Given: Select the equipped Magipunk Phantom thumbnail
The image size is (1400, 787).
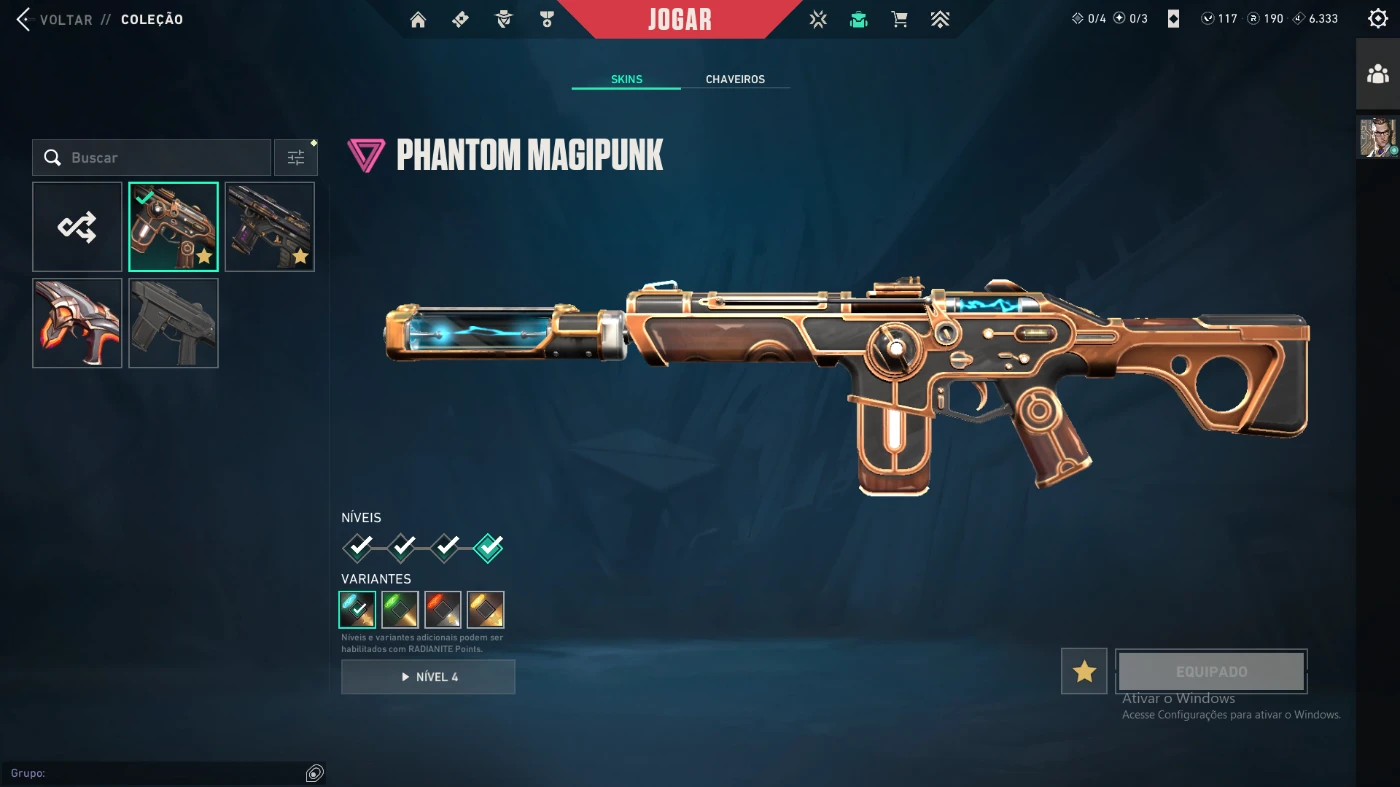Looking at the screenshot, I should (173, 227).
